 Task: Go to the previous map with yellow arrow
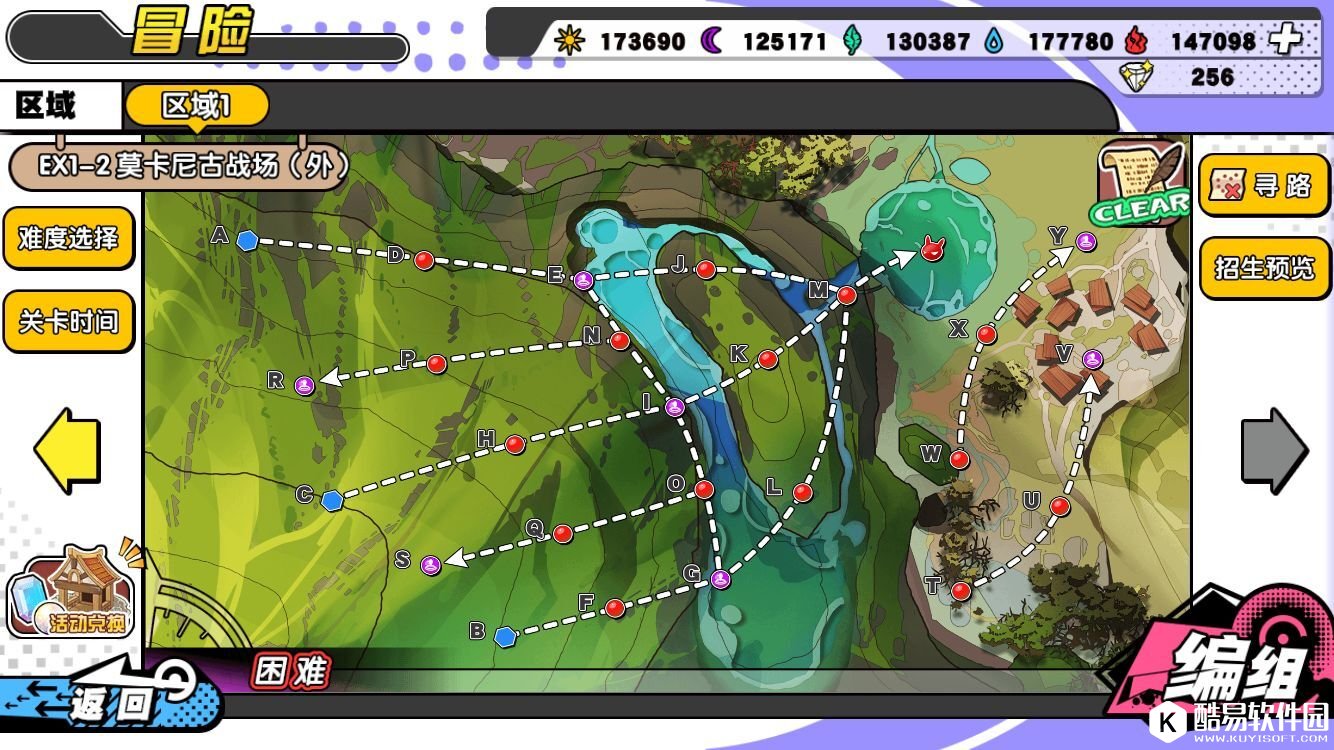(67, 450)
